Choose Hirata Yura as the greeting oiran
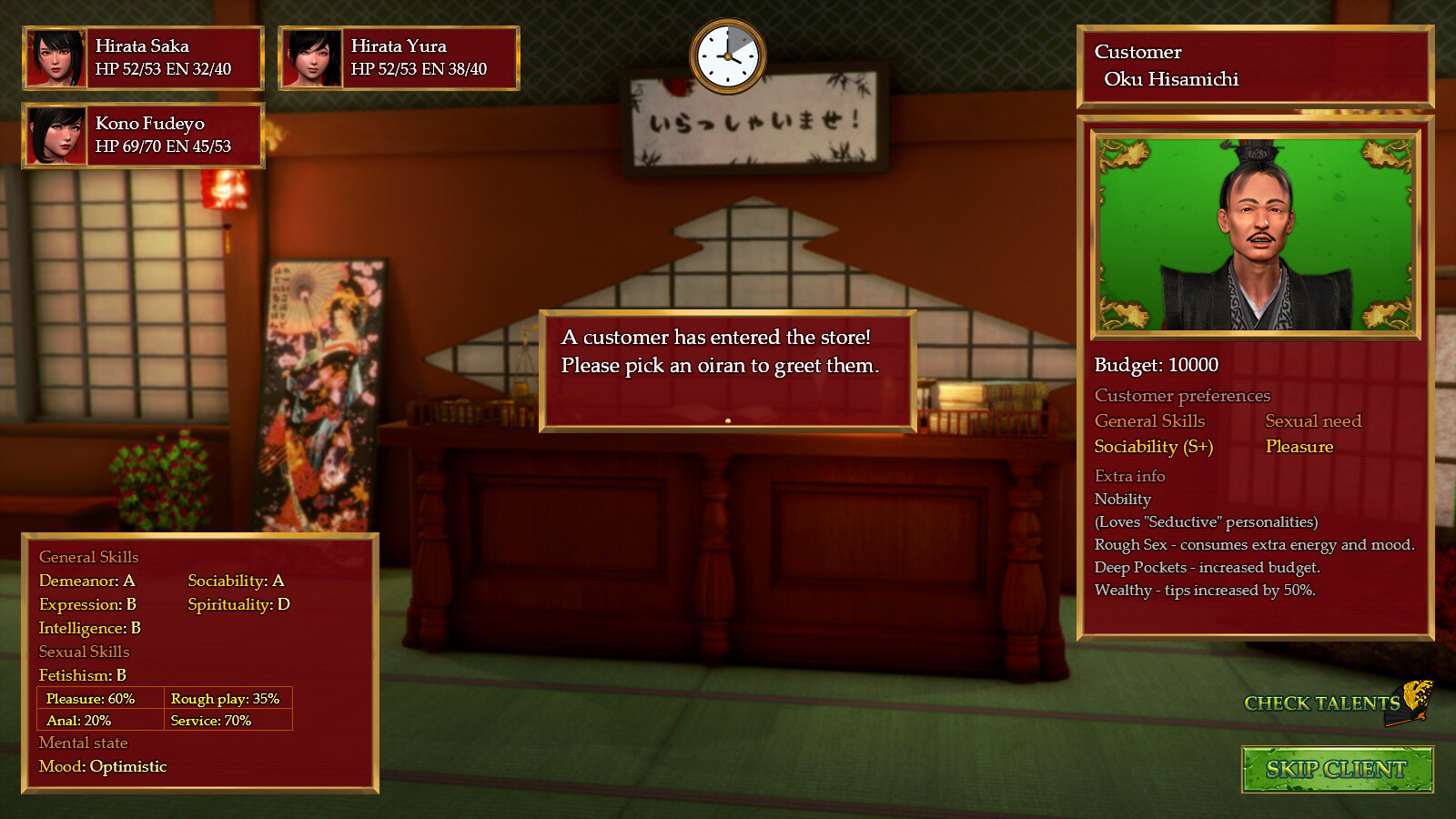This screenshot has width=1456, height=819. (399, 58)
